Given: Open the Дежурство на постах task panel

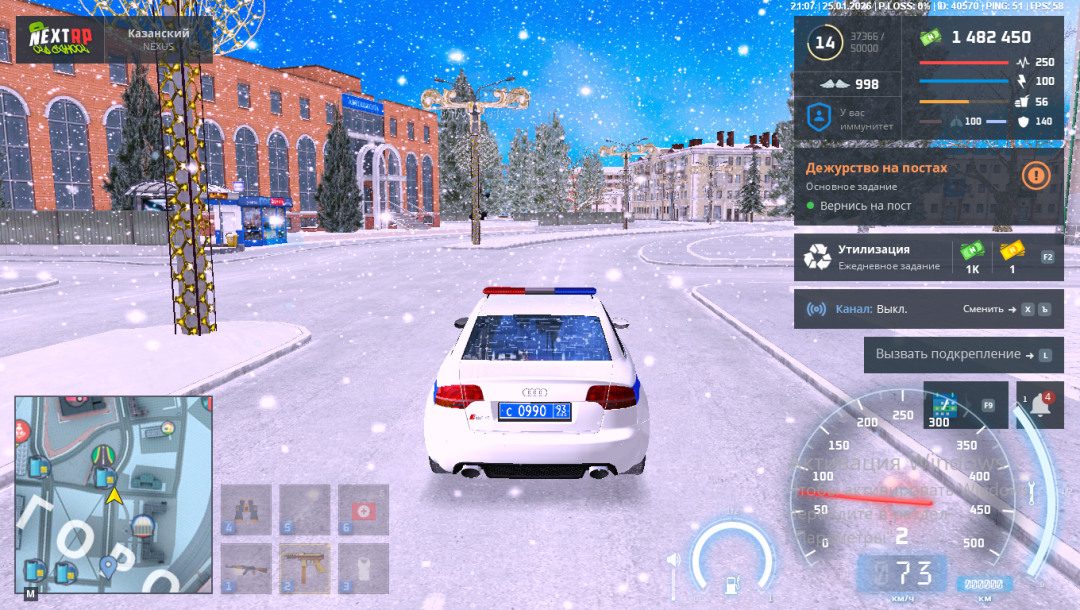Looking at the screenshot, I should click(900, 186).
